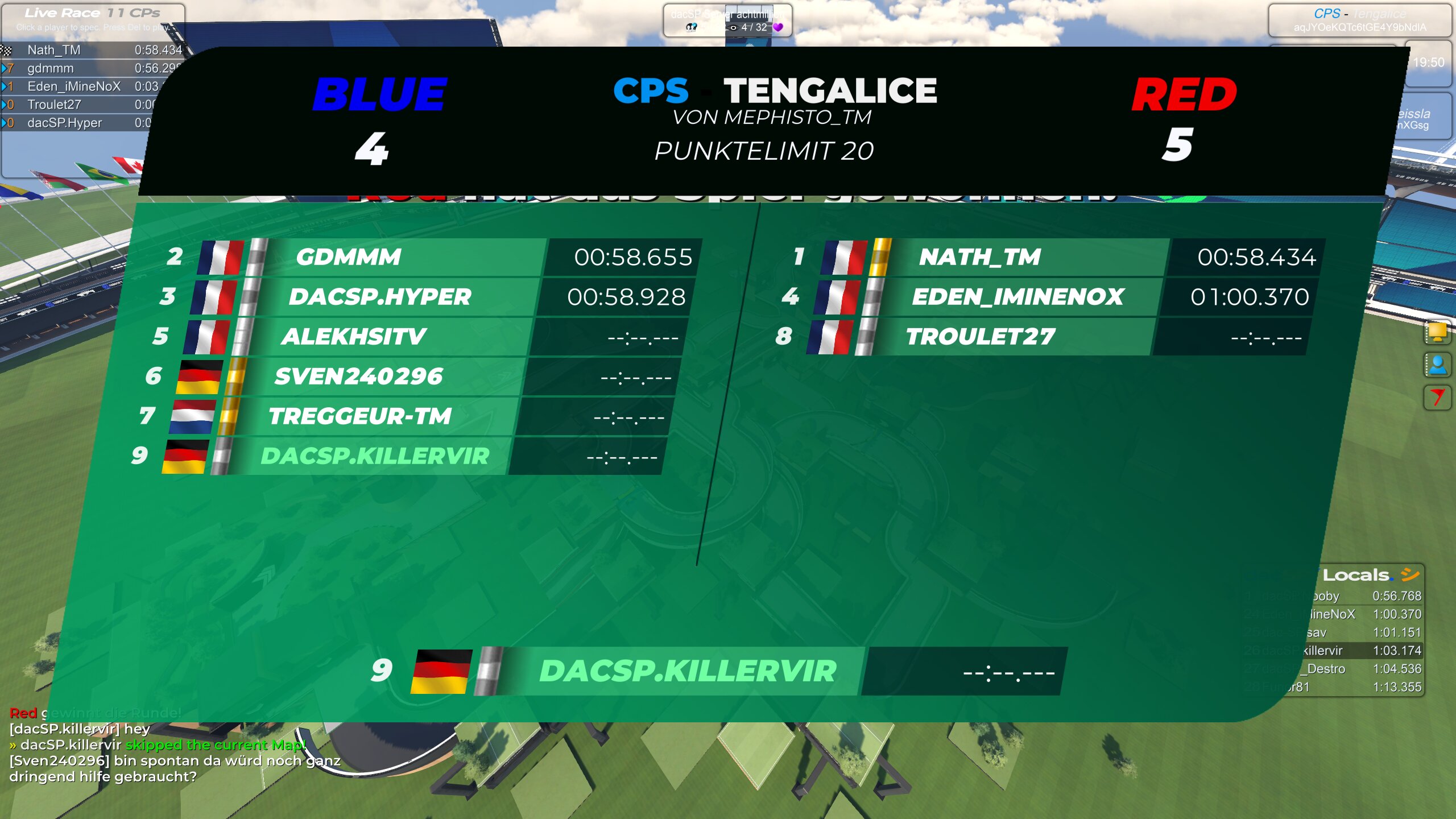The height and width of the screenshot is (819, 1456).
Task: Spectate Nath_TM in Live Race list
Action: [x=54, y=50]
